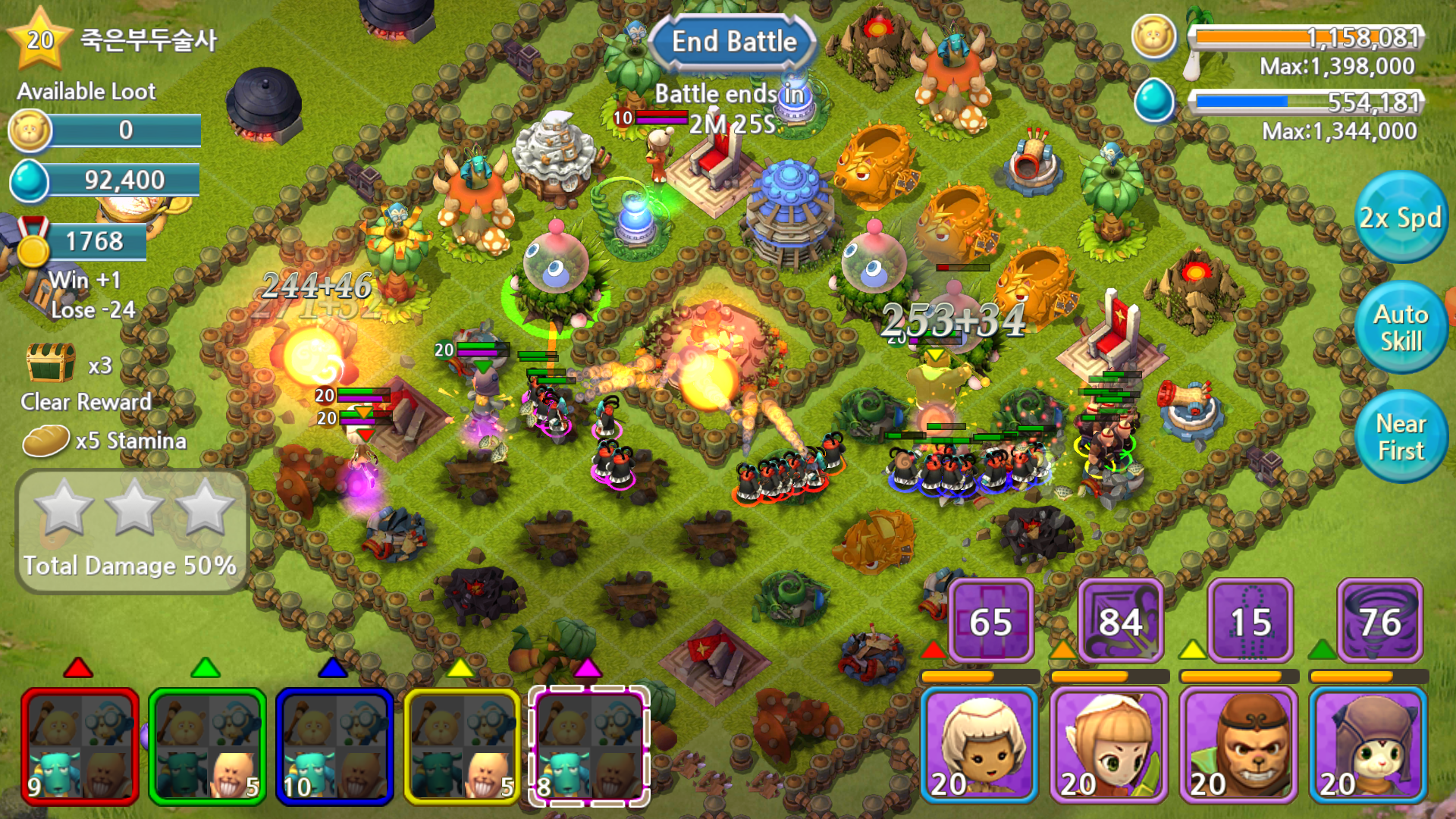Click the pink triangle above the selected squad

point(588,670)
